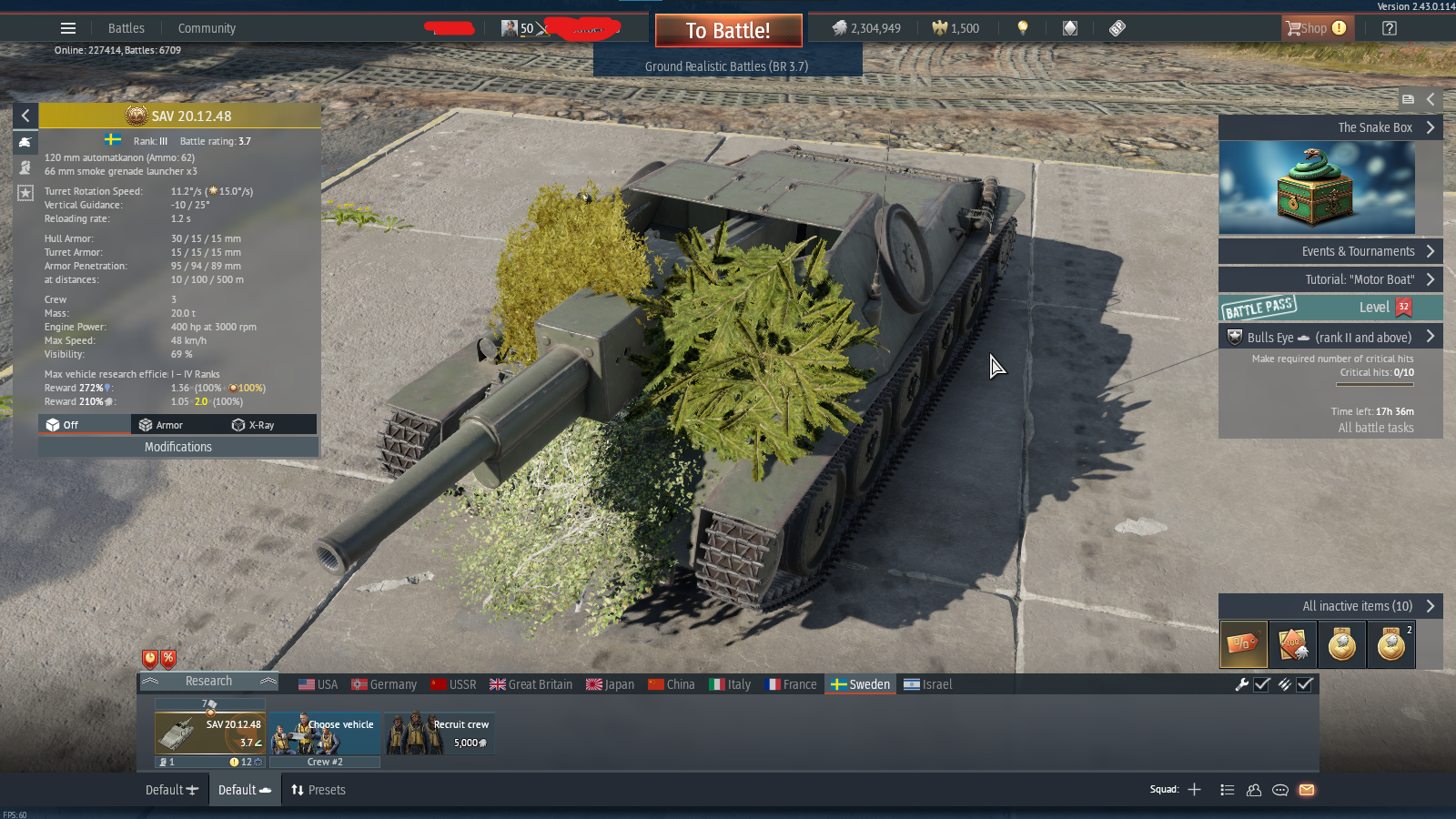Recruit a crew for 5,000
Viewport: 1456px width, 819px height.
click(x=440, y=733)
